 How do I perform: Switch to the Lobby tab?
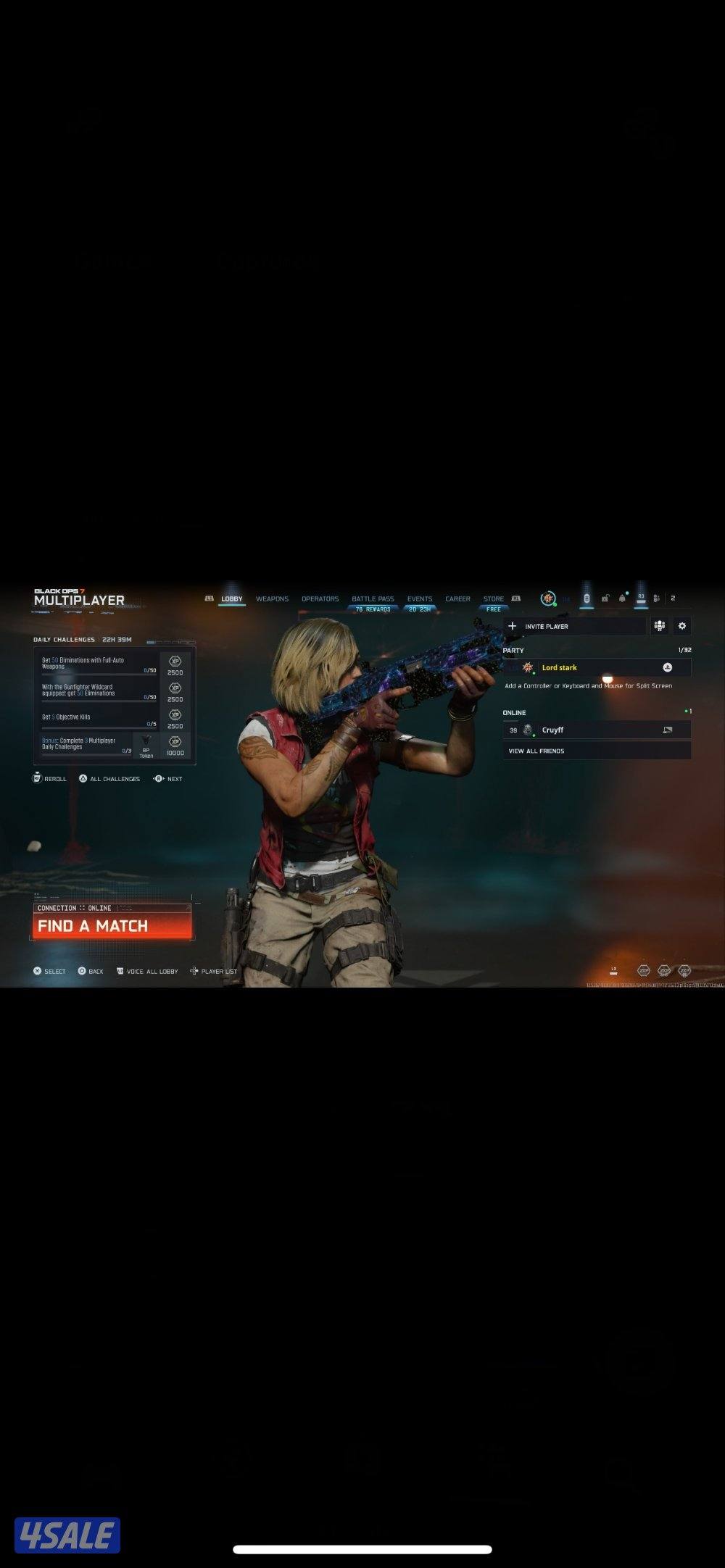pyautogui.click(x=232, y=599)
